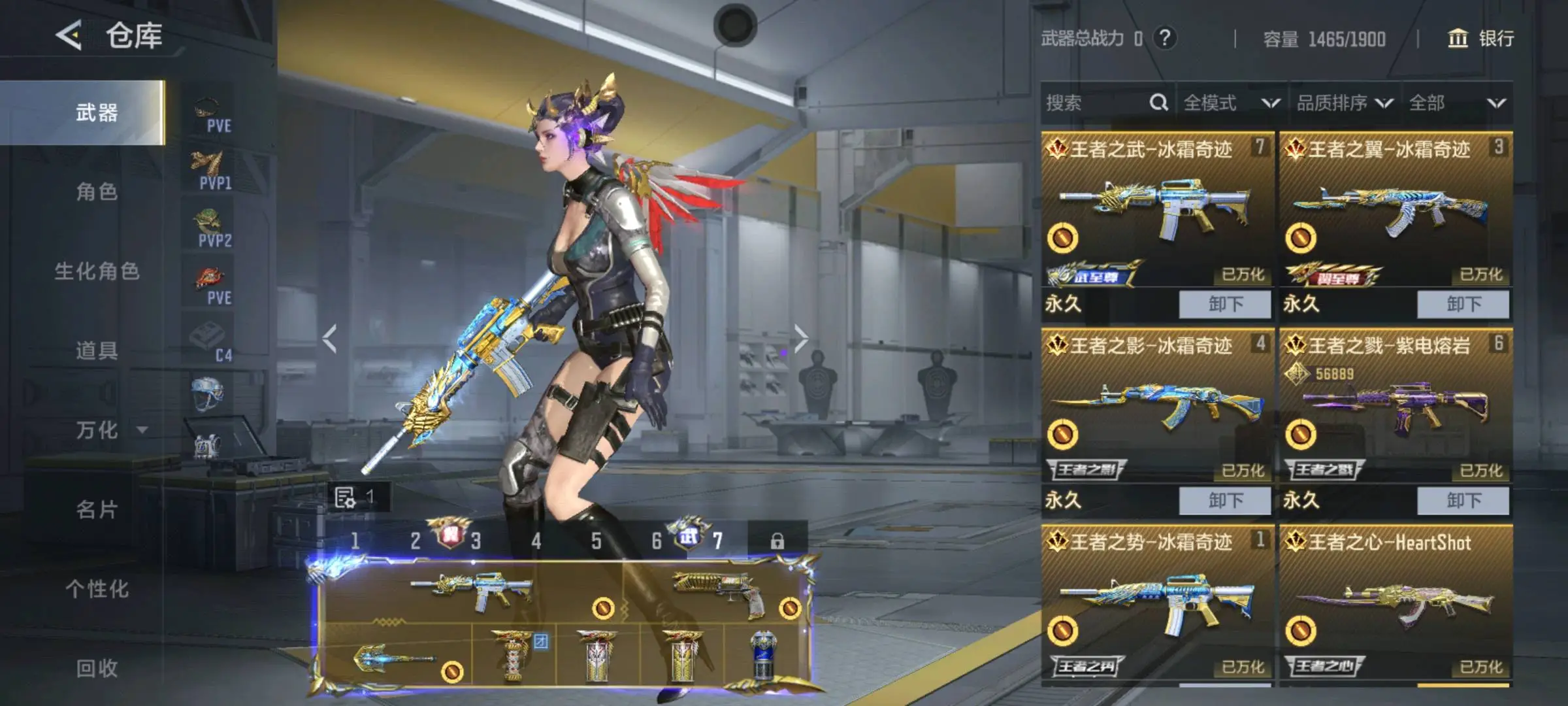
Task: Rotate to the next loadout with right arrow
Action: tap(801, 339)
